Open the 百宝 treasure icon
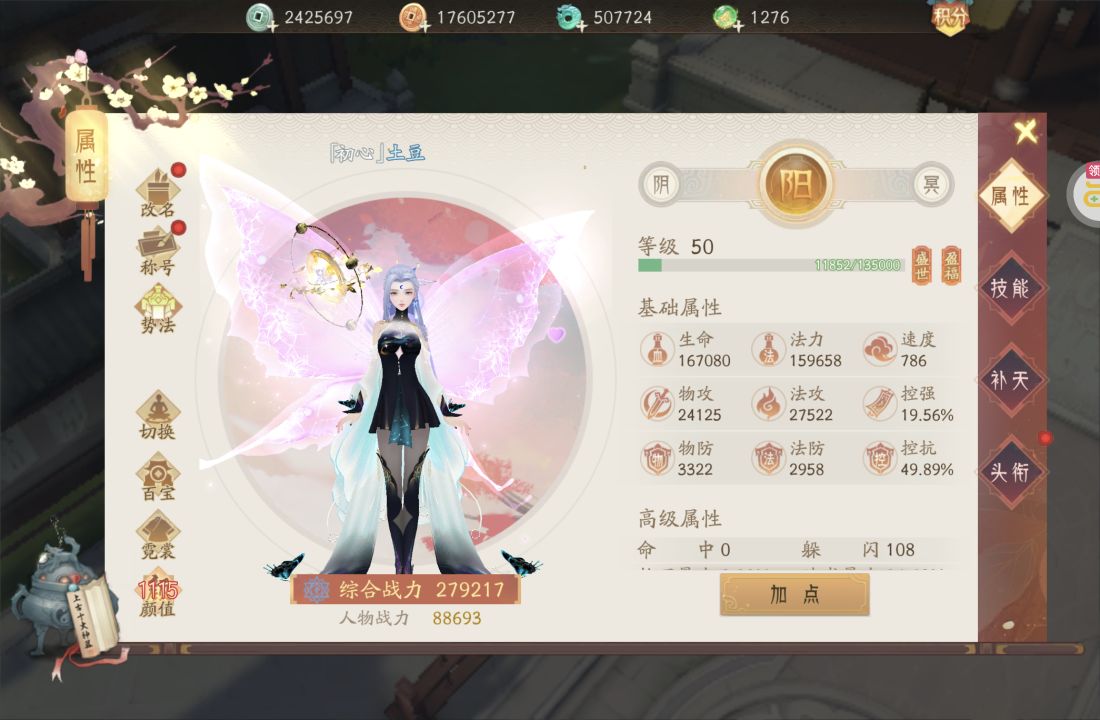1100x720 pixels. pos(158,475)
